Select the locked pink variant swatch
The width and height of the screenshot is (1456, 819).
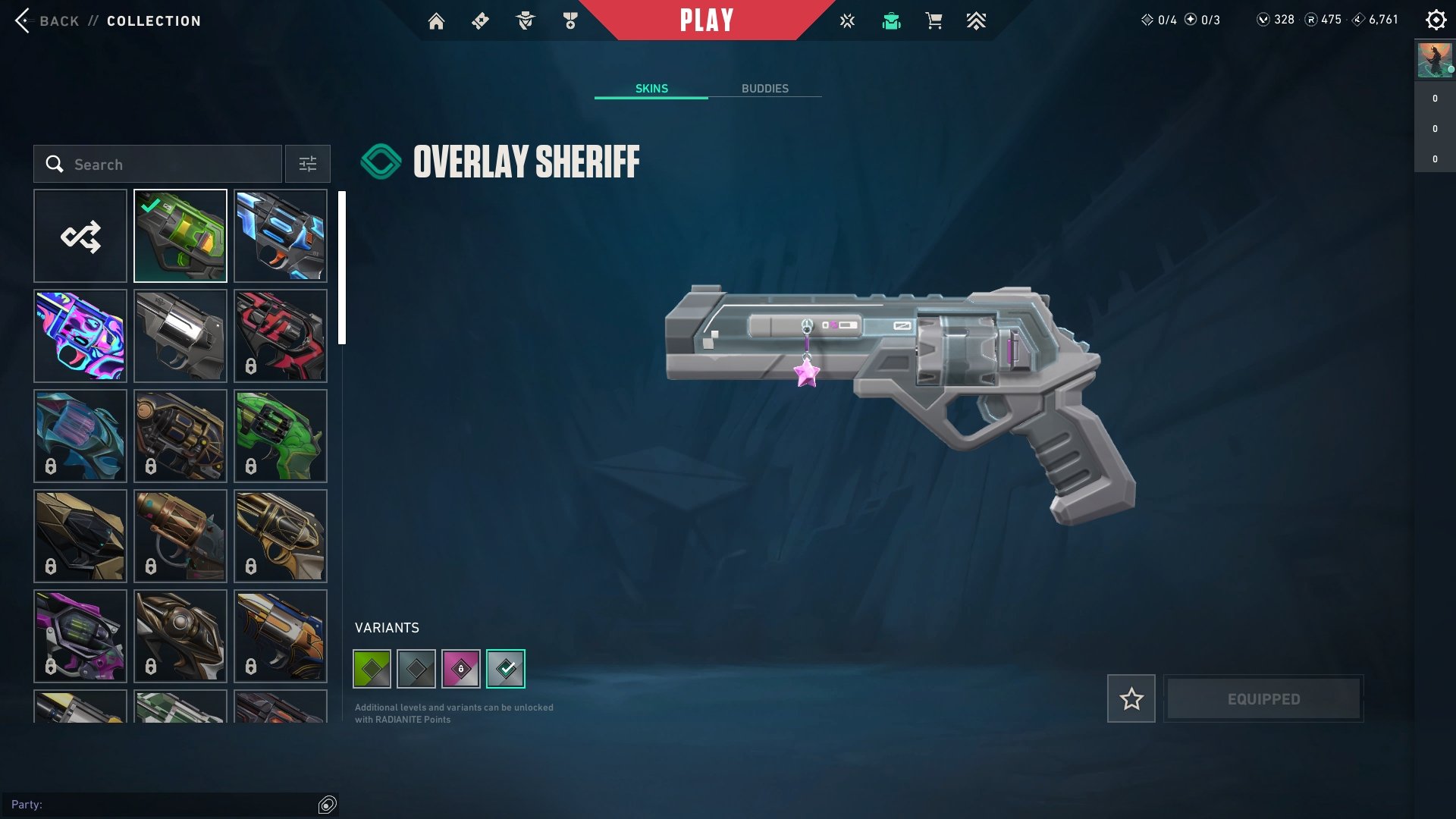[x=461, y=668]
